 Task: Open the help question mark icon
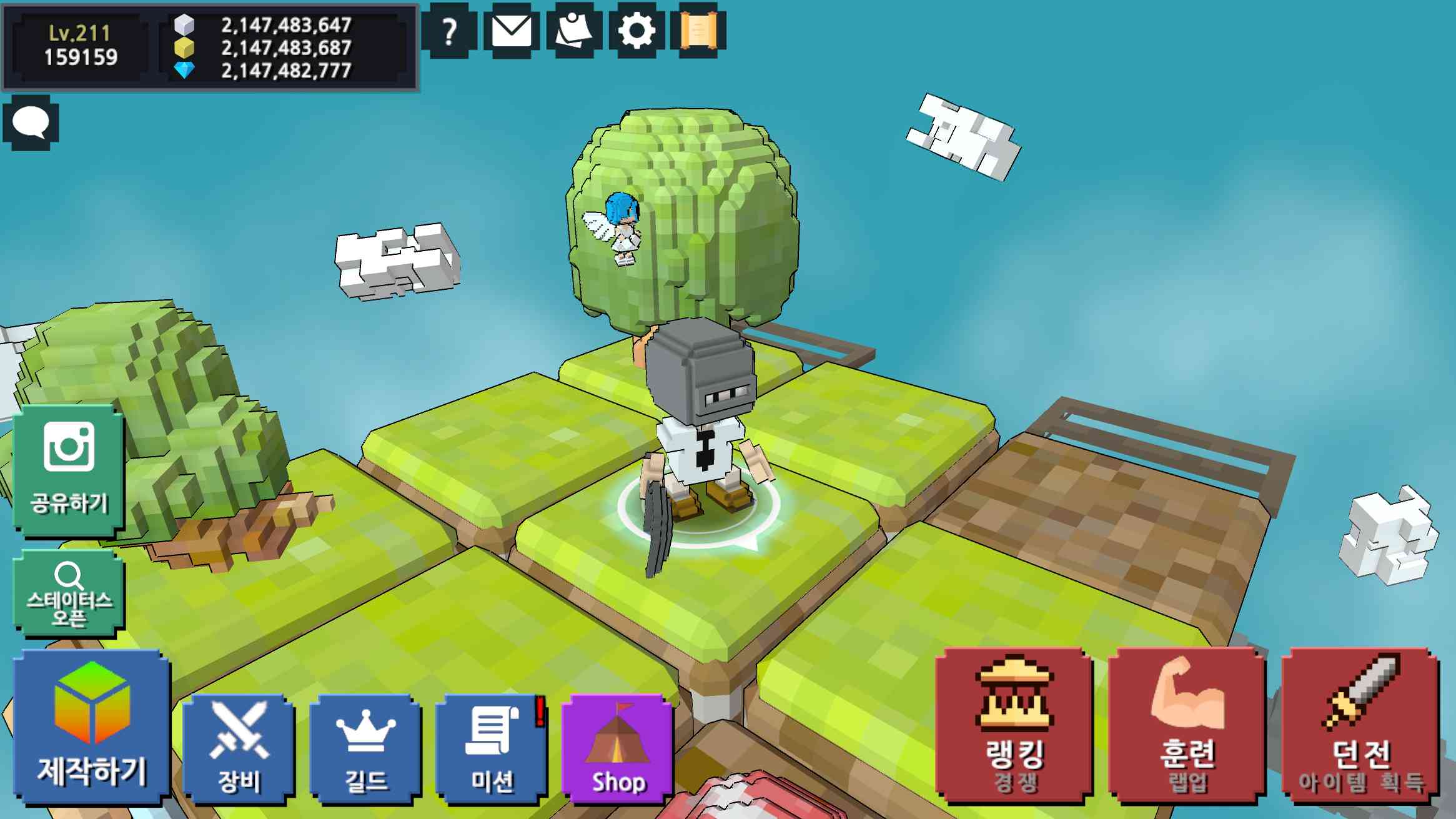pyautogui.click(x=448, y=31)
